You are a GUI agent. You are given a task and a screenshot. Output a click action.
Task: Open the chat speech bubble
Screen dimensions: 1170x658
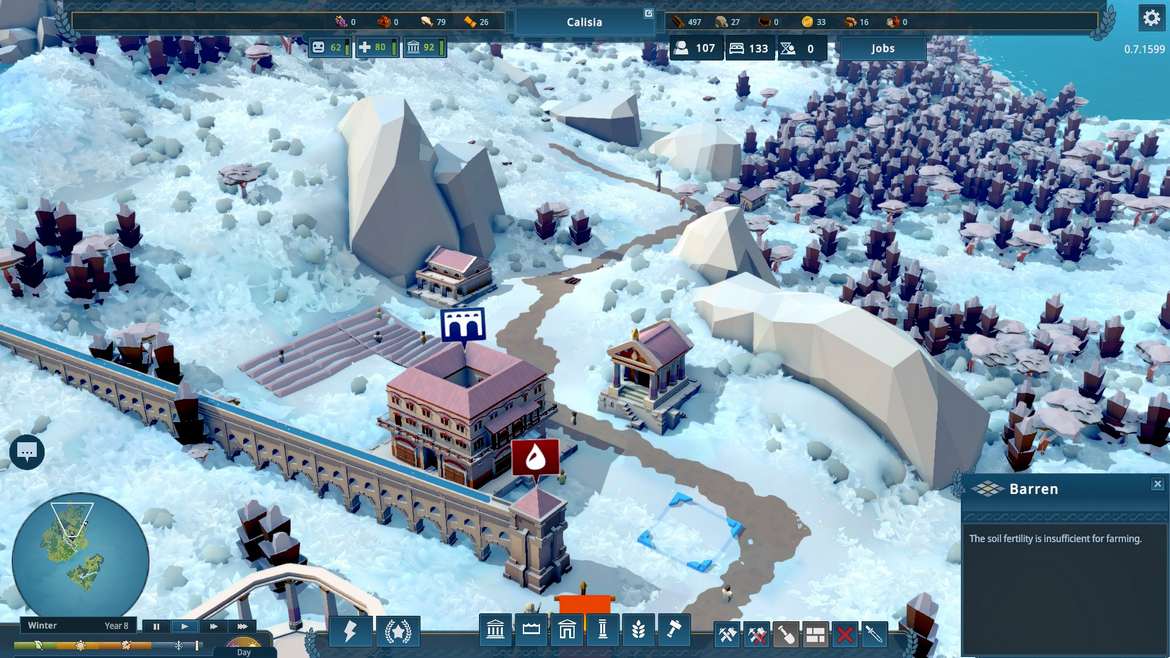point(26,452)
